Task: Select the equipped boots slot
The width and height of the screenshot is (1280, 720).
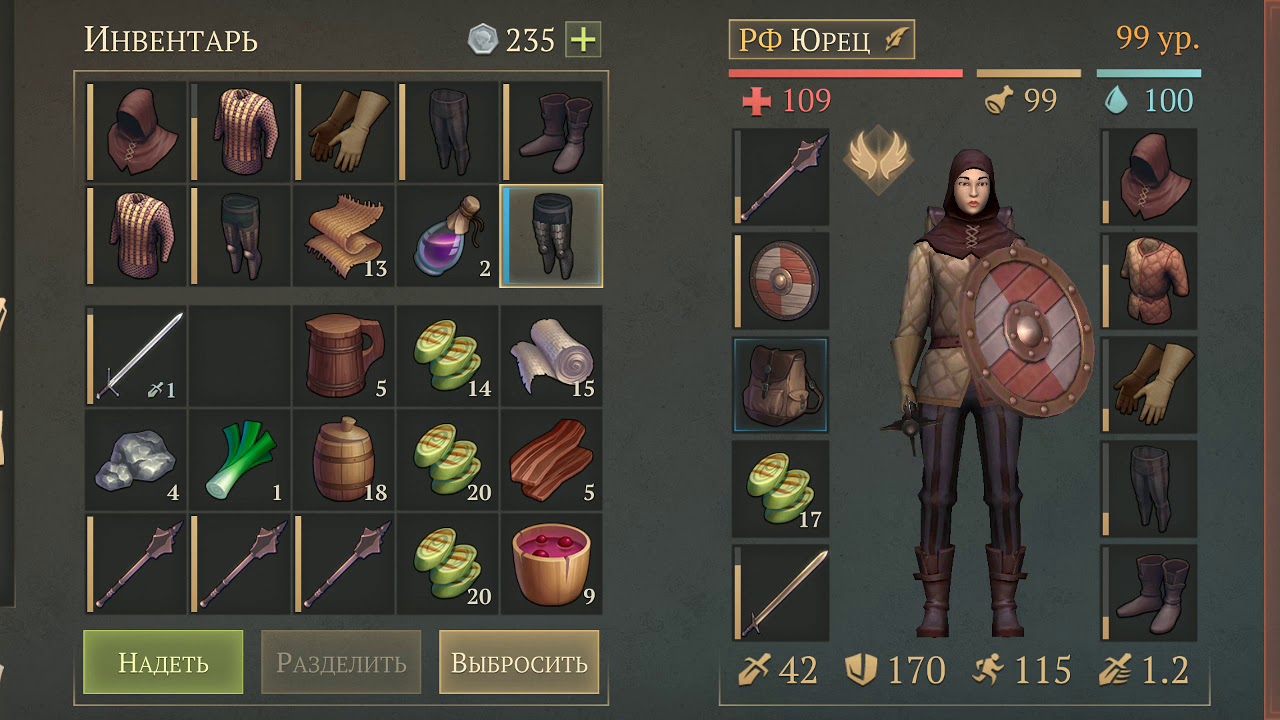Action: tap(1149, 593)
